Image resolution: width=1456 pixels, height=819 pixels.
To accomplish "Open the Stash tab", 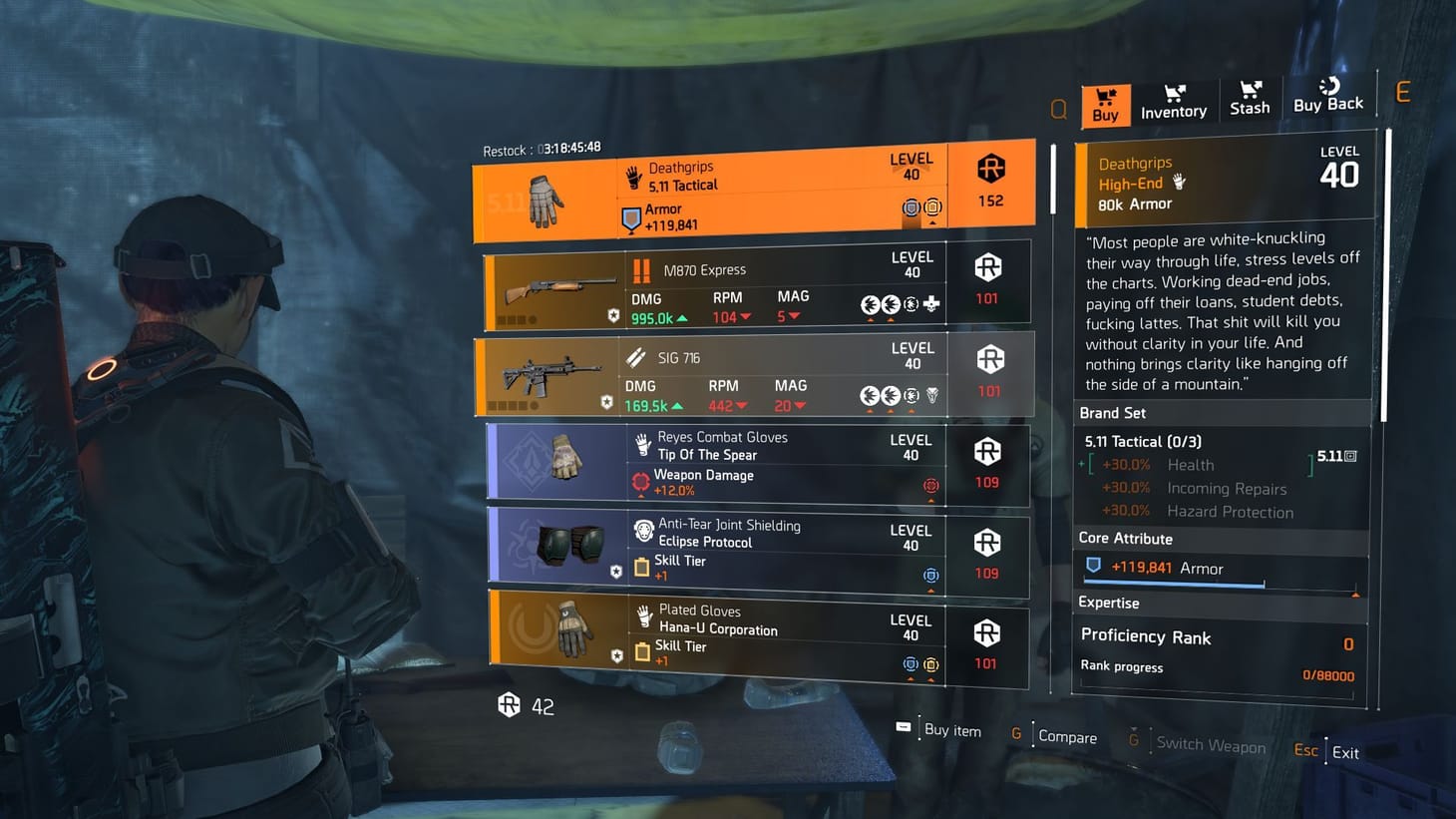I will [1249, 99].
